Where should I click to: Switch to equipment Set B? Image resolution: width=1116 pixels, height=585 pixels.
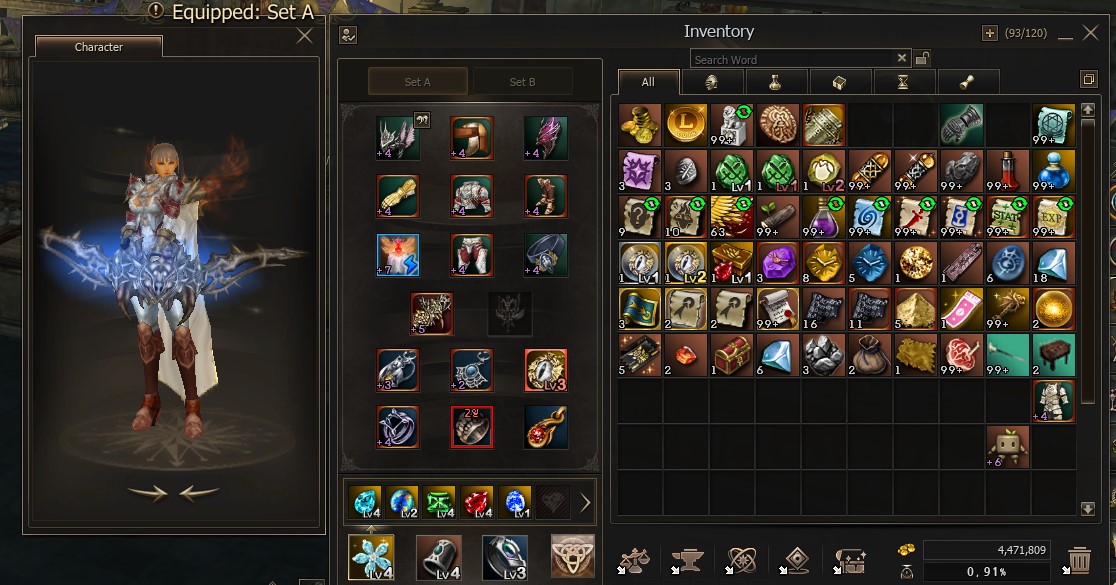coord(522,82)
